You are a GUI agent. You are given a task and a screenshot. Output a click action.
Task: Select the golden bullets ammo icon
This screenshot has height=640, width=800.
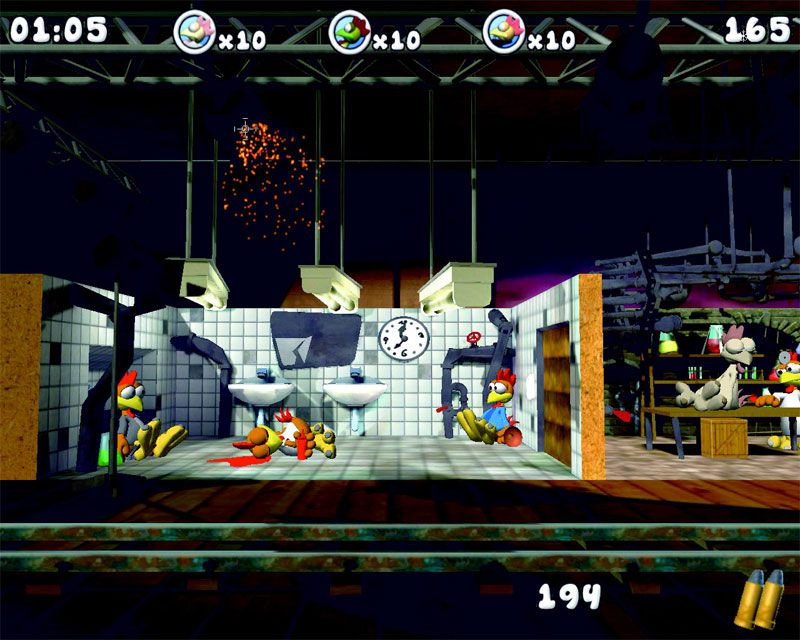(x=758, y=599)
